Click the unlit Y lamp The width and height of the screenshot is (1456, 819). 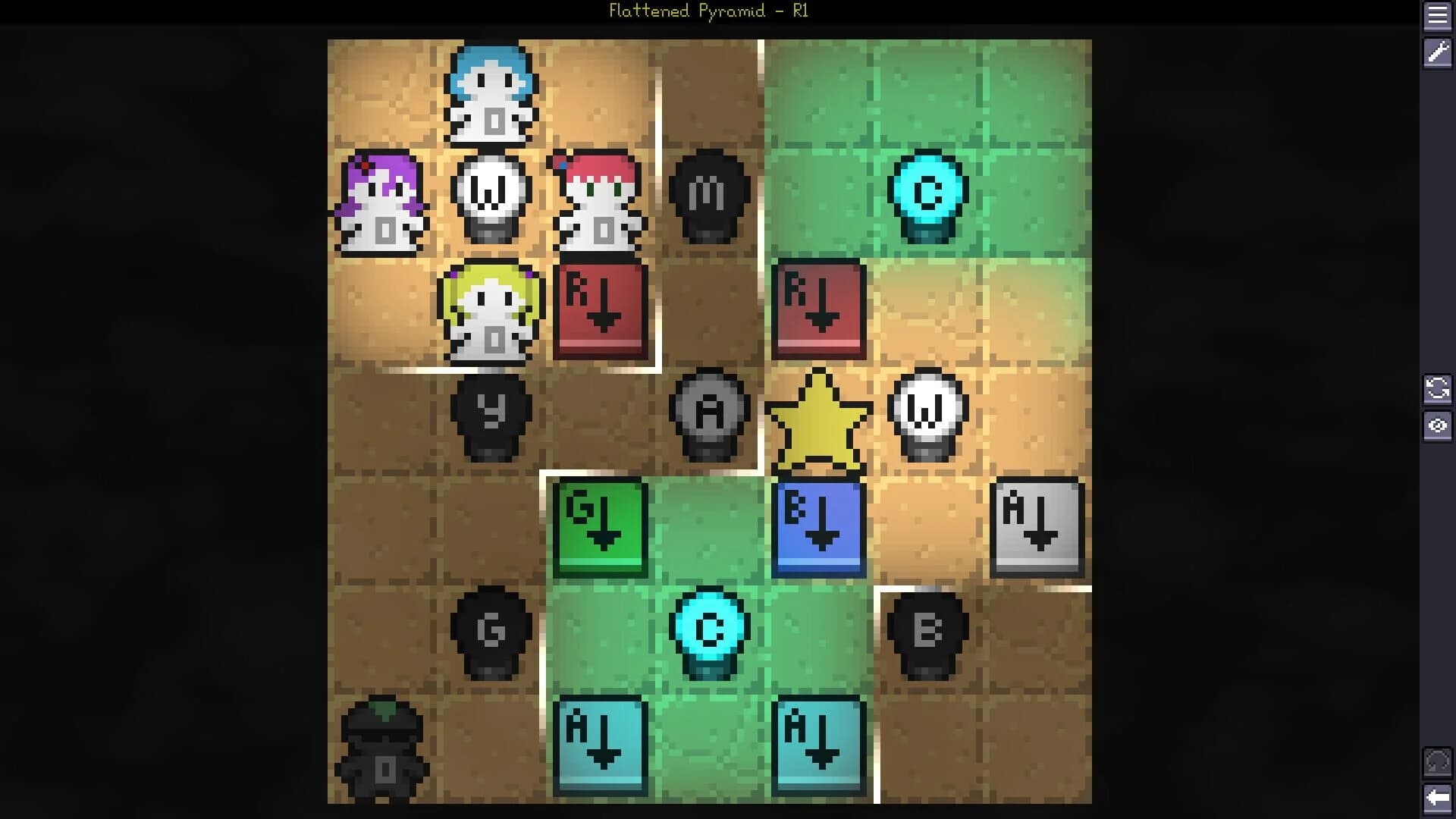[491, 413]
